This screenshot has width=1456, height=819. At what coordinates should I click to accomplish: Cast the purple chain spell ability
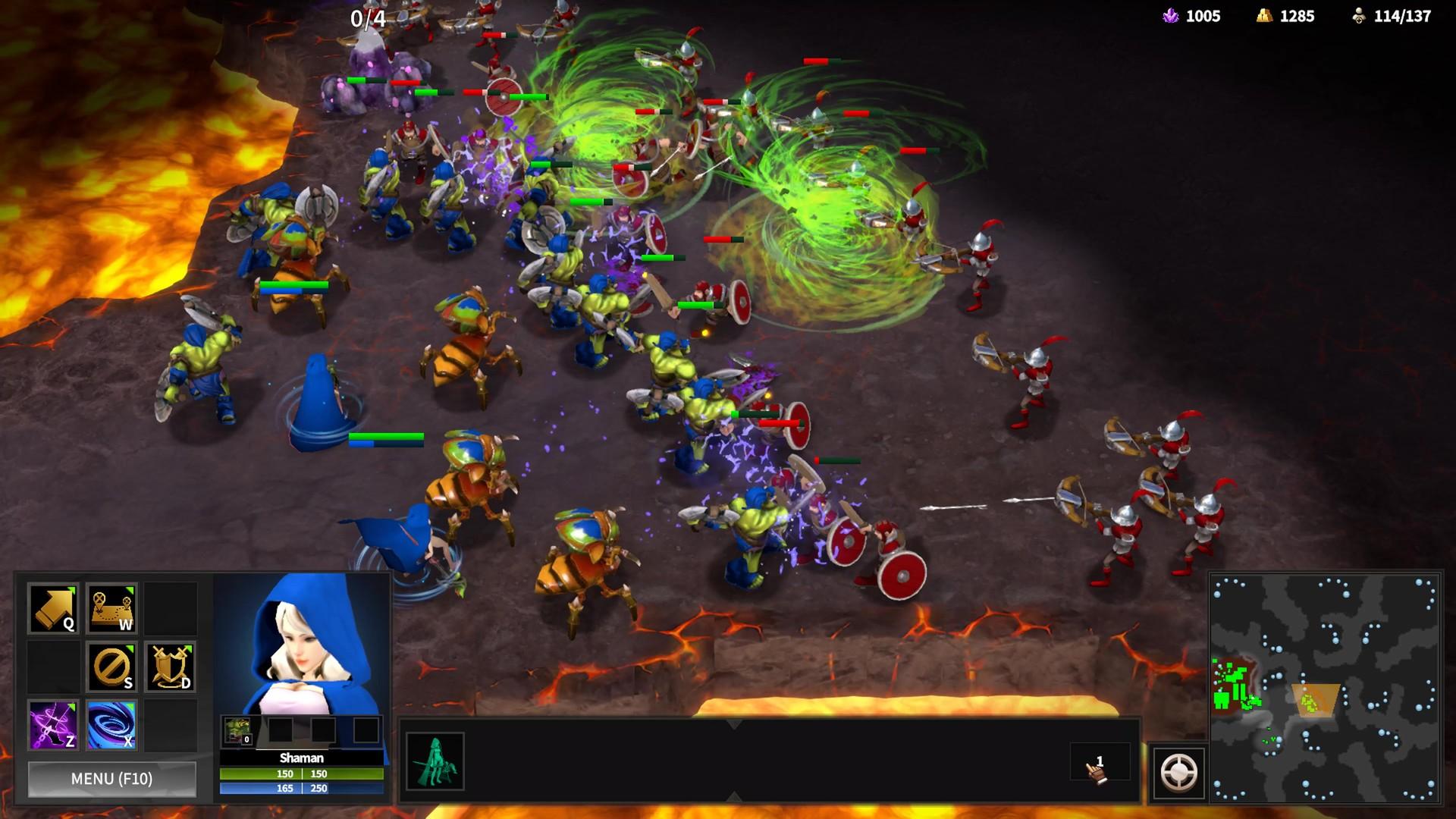53,725
